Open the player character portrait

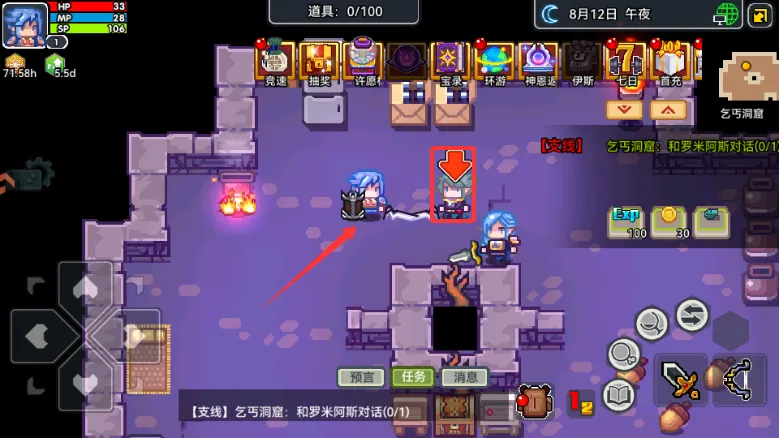(24, 25)
